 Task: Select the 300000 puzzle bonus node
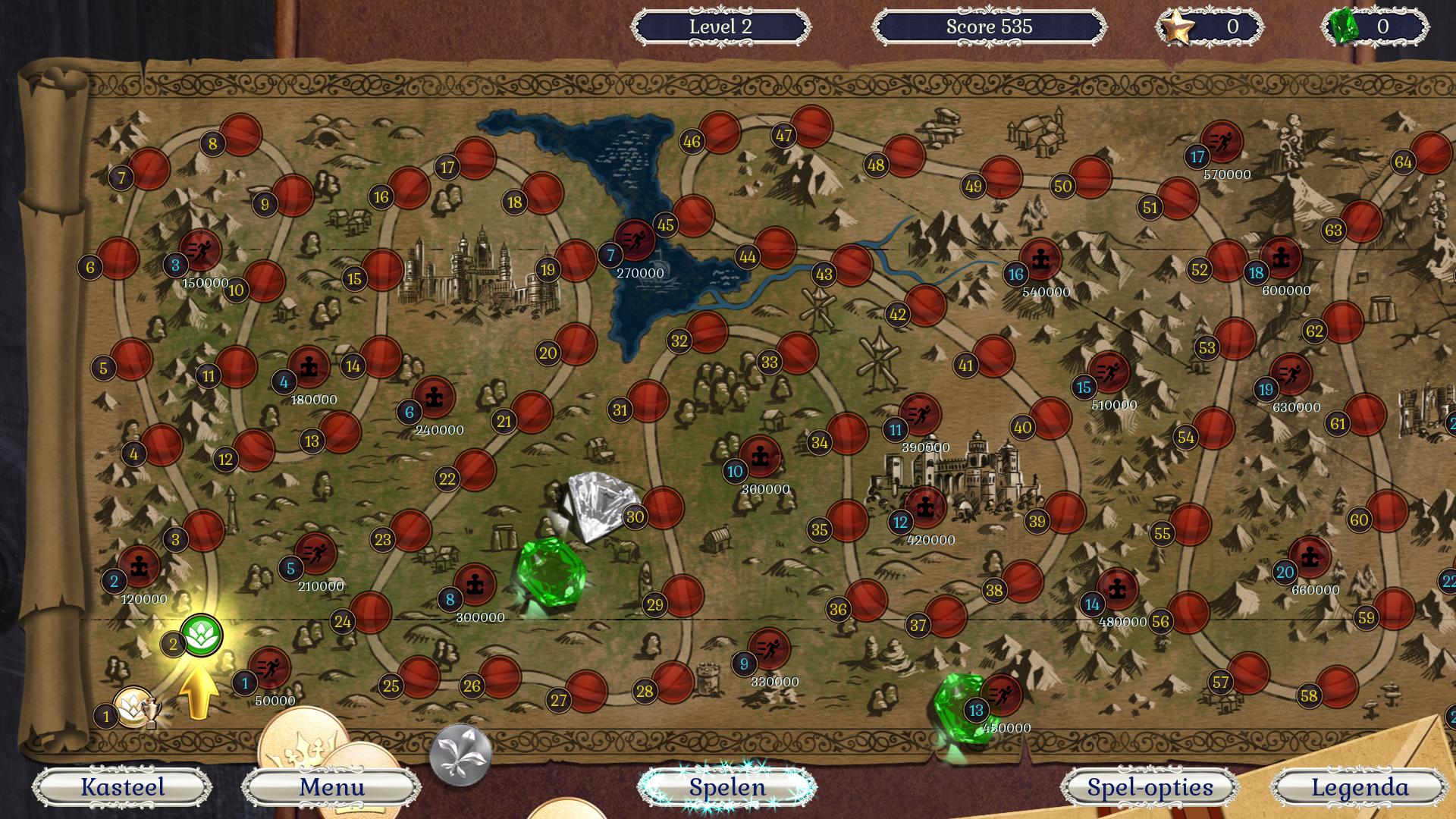tap(475, 584)
